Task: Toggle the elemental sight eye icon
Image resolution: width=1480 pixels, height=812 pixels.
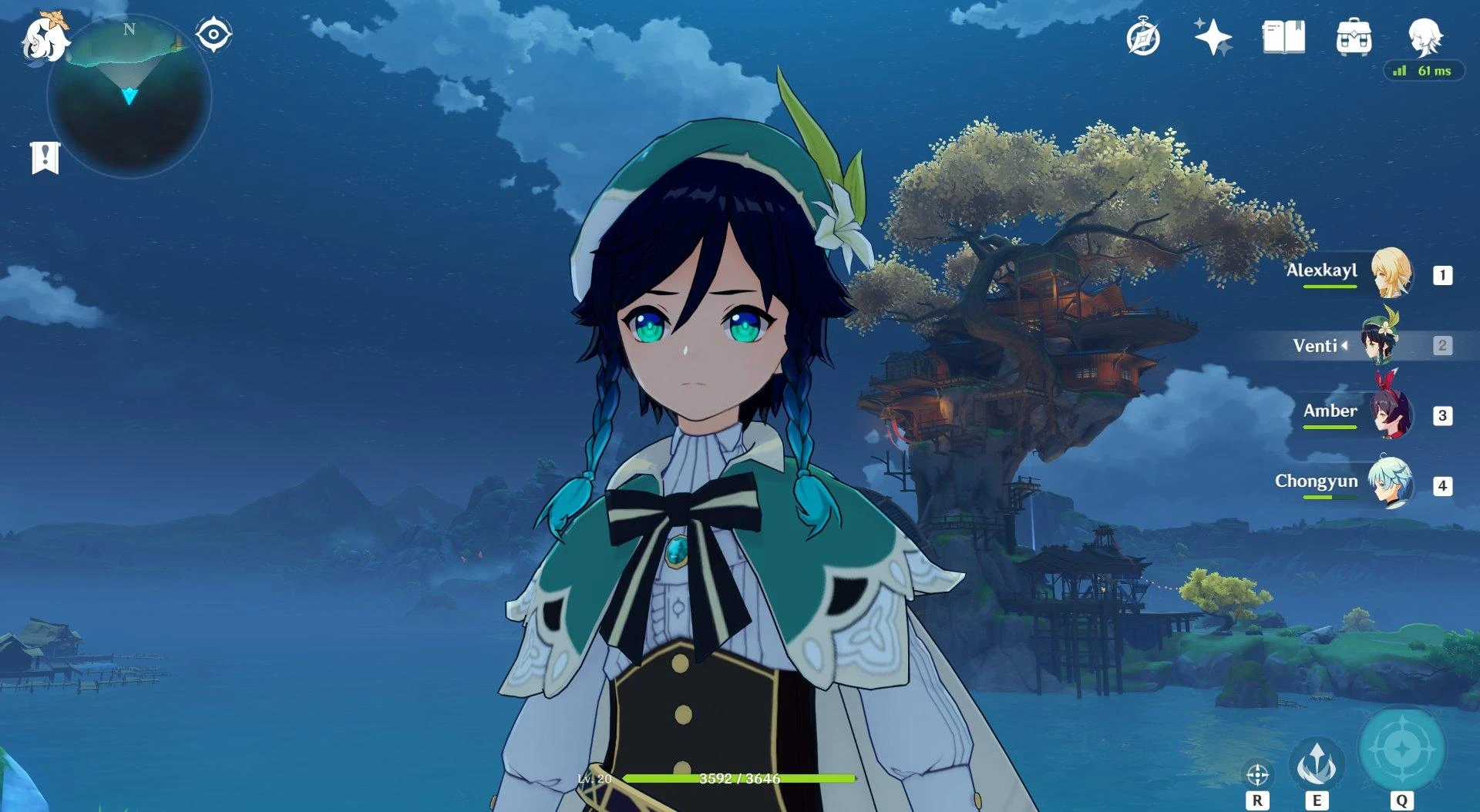Action: [213, 35]
